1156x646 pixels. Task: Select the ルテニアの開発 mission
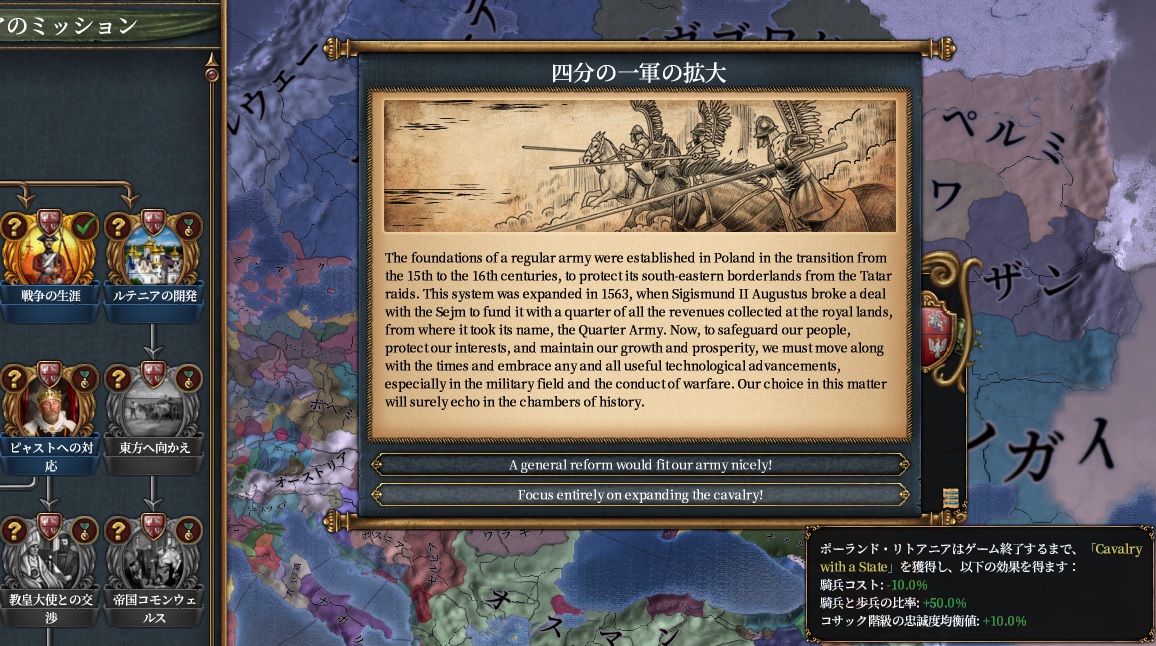click(152, 256)
